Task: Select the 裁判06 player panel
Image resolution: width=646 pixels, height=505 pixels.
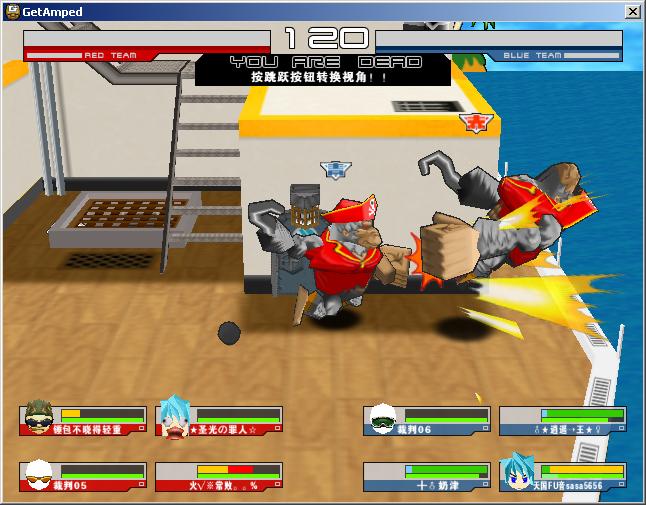Action: click(x=426, y=420)
